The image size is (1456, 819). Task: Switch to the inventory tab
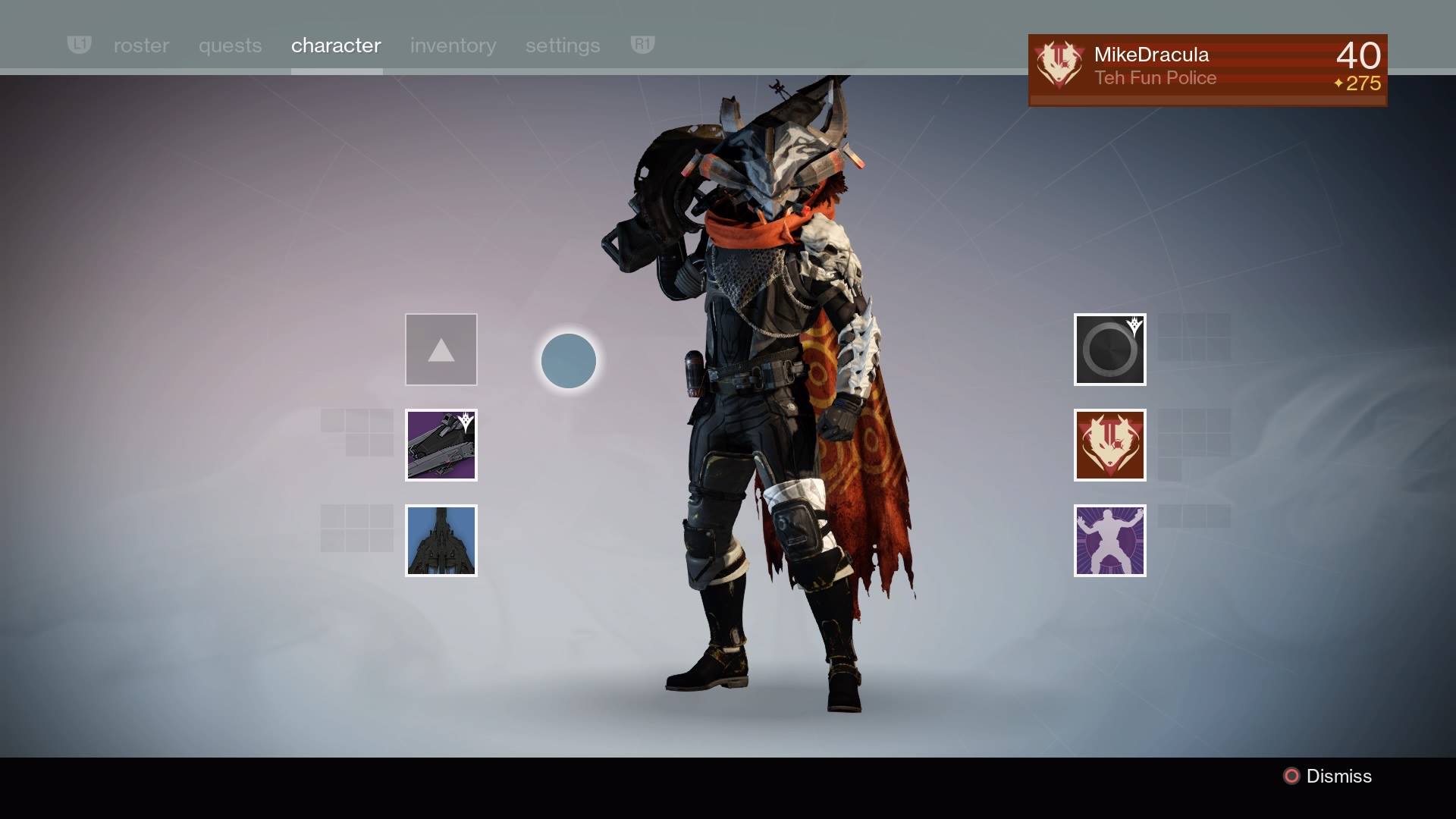[x=453, y=45]
